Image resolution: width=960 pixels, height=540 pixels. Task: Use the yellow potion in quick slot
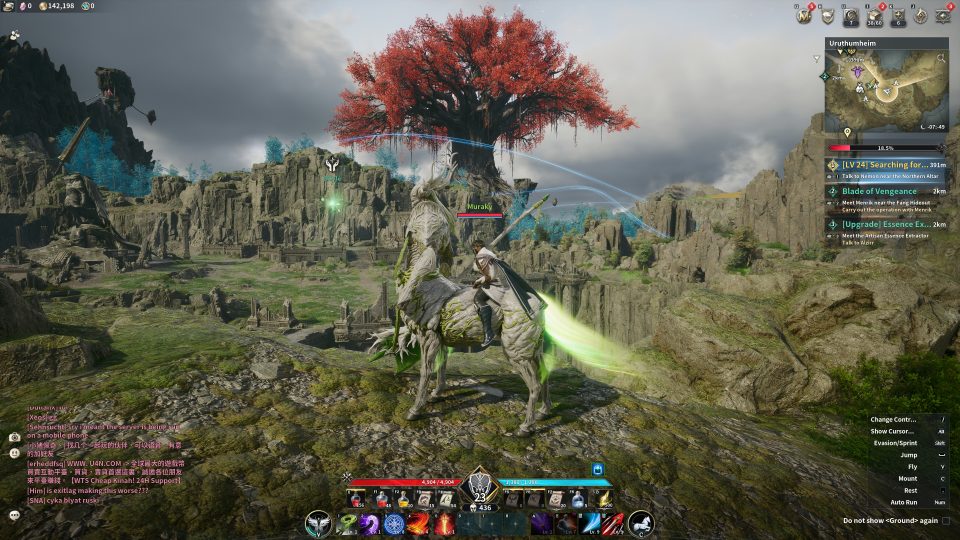(403, 497)
